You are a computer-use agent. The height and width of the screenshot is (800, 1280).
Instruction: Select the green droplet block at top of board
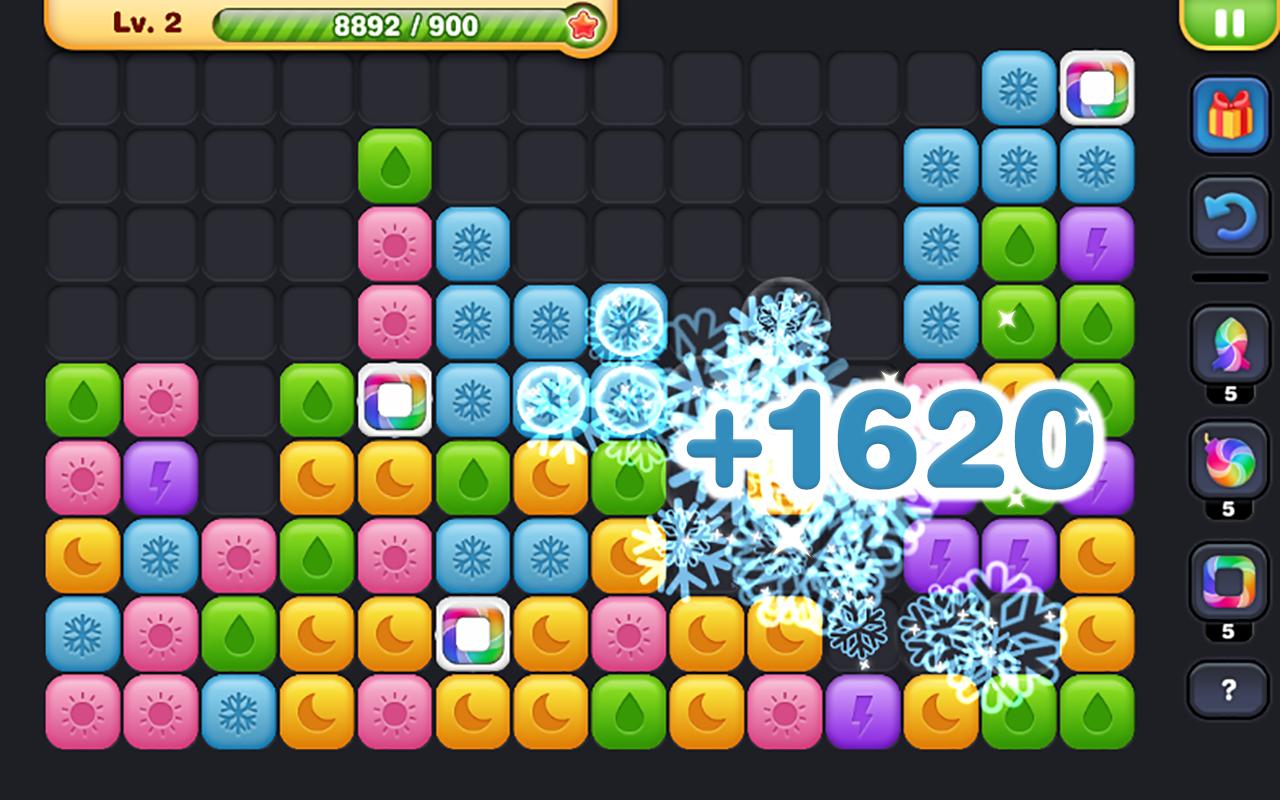click(397, 165)
